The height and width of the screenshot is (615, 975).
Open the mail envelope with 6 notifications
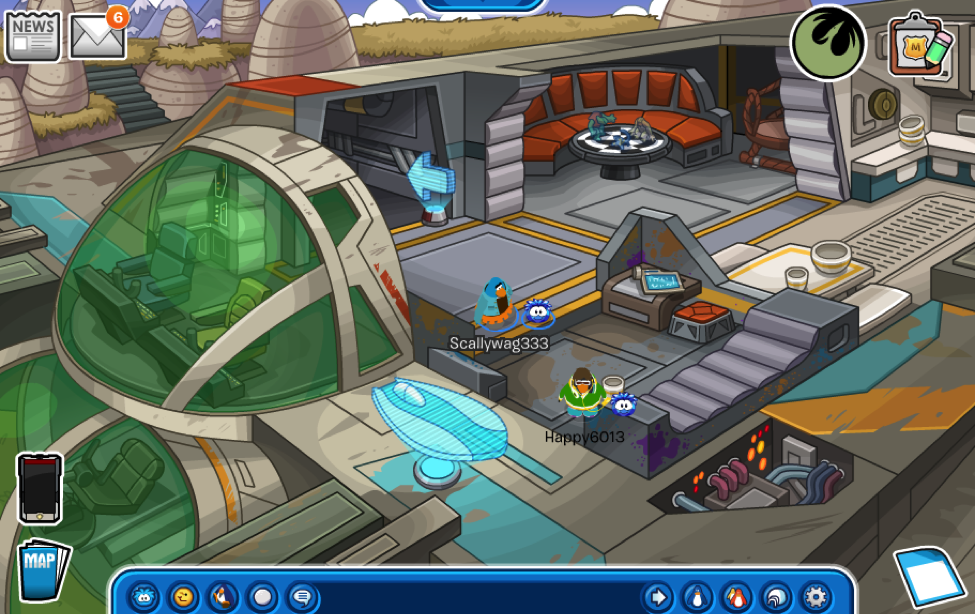point(97,37)
